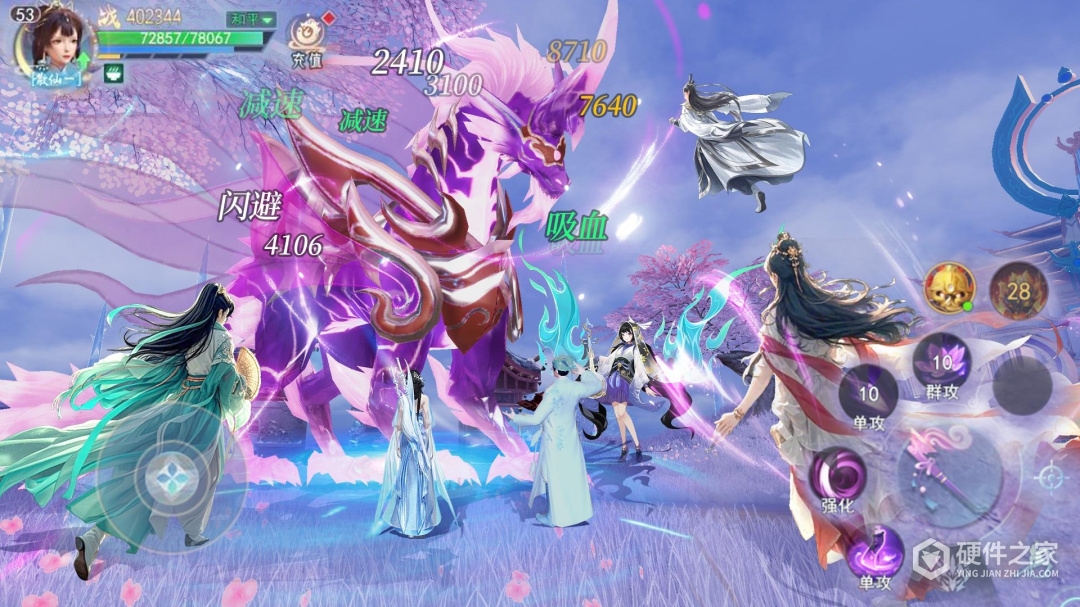Use the 群攻 area attack skill
The image size is (1080, 607).
(942, 366)
